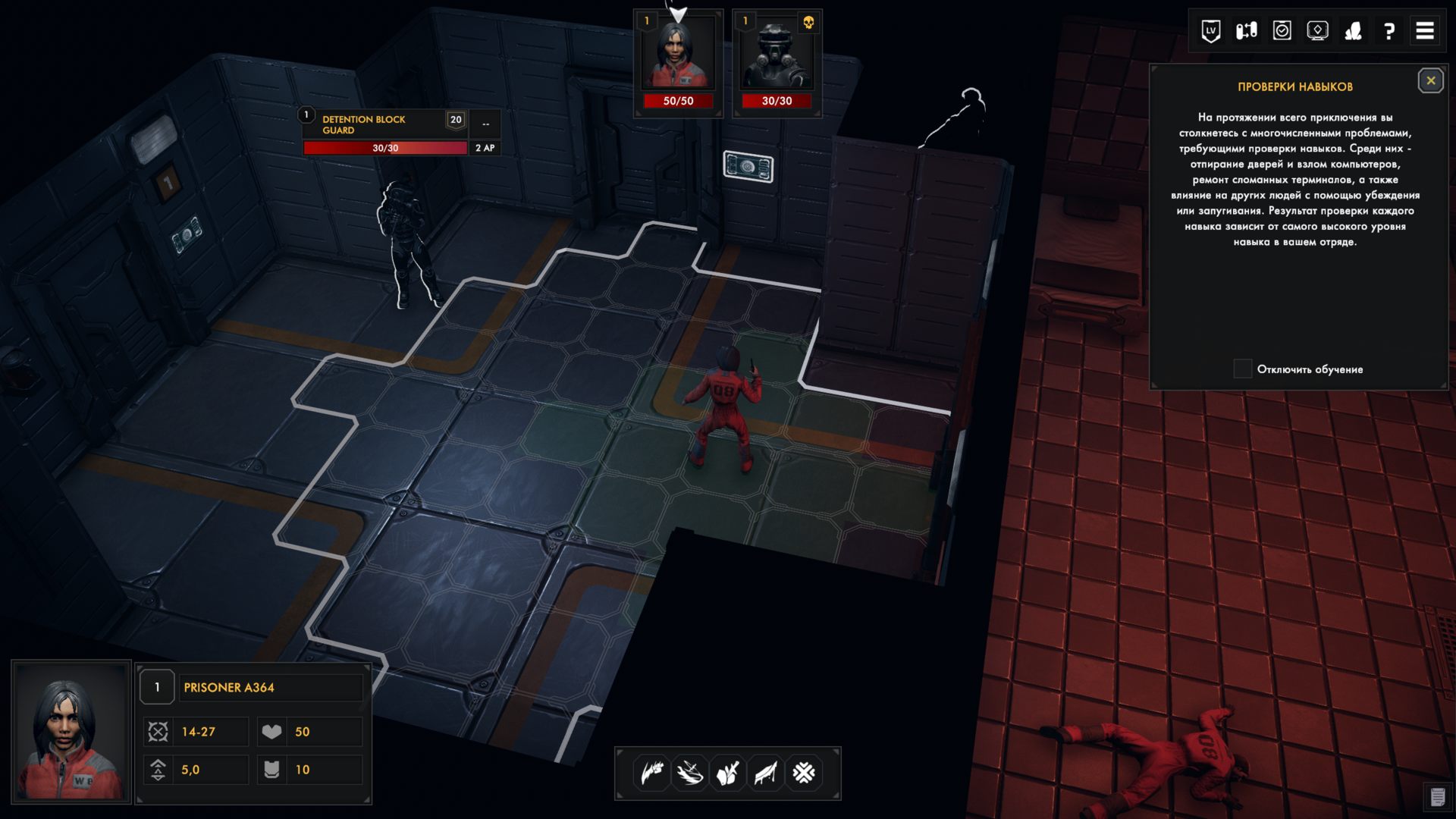
Task: Click the guard's 30/30 health bar
Action: pos(385,149)
